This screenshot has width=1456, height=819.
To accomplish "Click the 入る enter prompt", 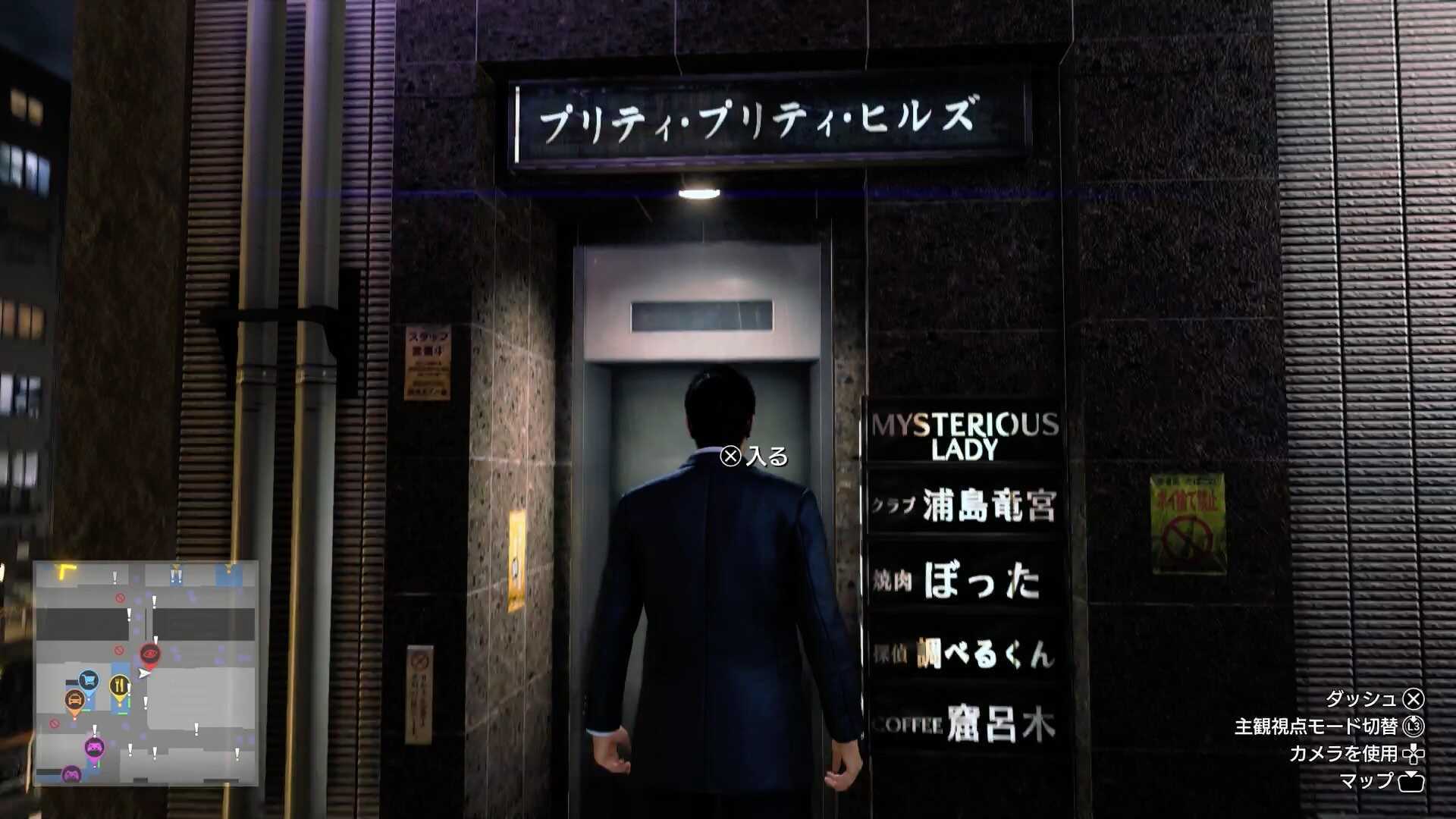I will click(766, 458).
